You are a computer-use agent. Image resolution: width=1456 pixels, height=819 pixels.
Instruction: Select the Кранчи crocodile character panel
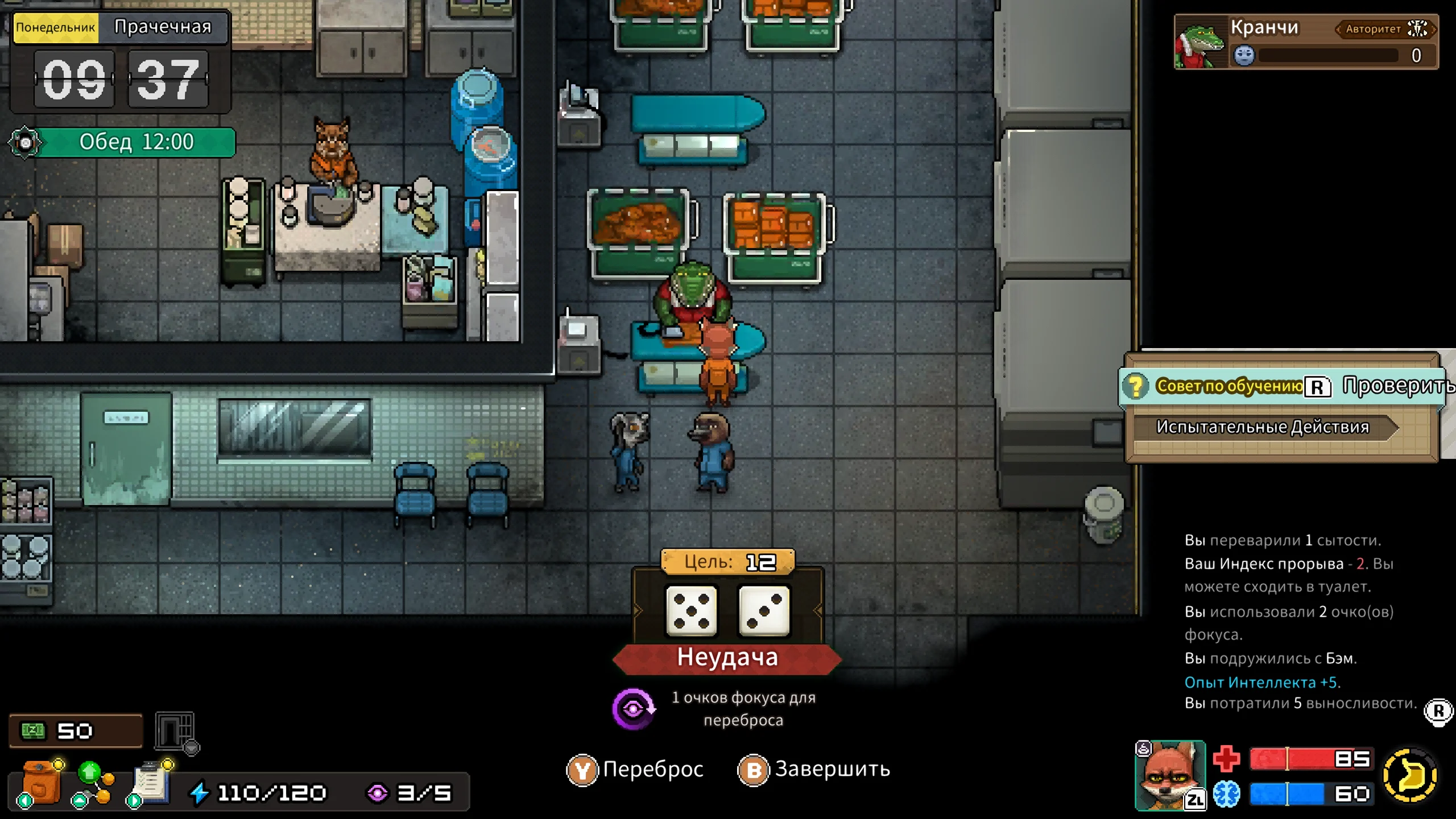[1306, 42]
